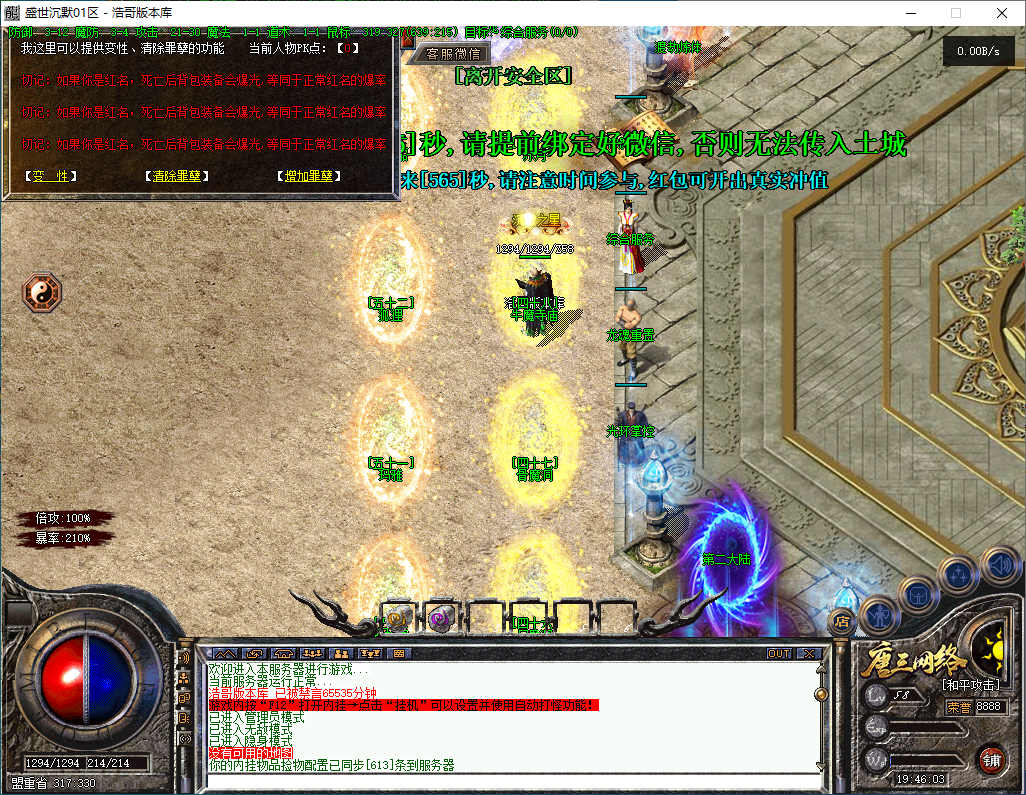The width and height of the screenshot is (1026, 795).
Task: Minimize the game window
Action: 910,13
